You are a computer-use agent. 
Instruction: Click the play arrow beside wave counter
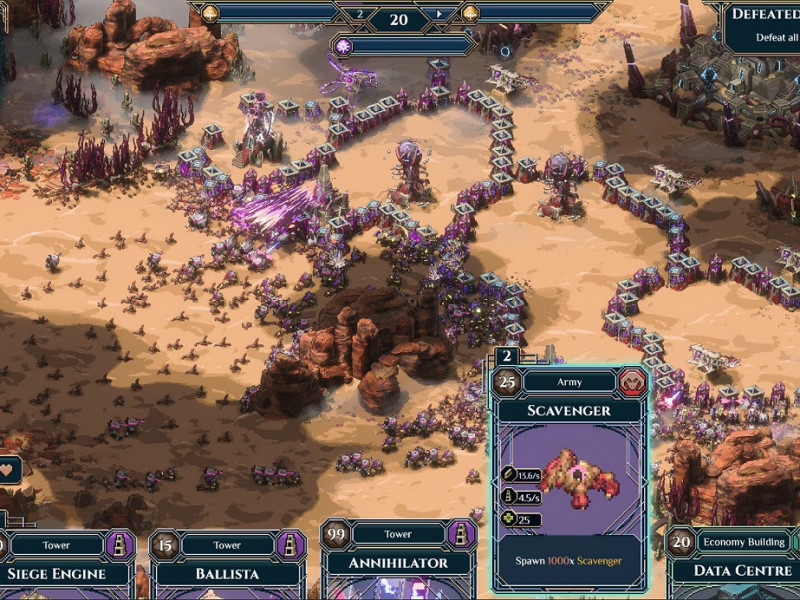[x=438, y=14]
